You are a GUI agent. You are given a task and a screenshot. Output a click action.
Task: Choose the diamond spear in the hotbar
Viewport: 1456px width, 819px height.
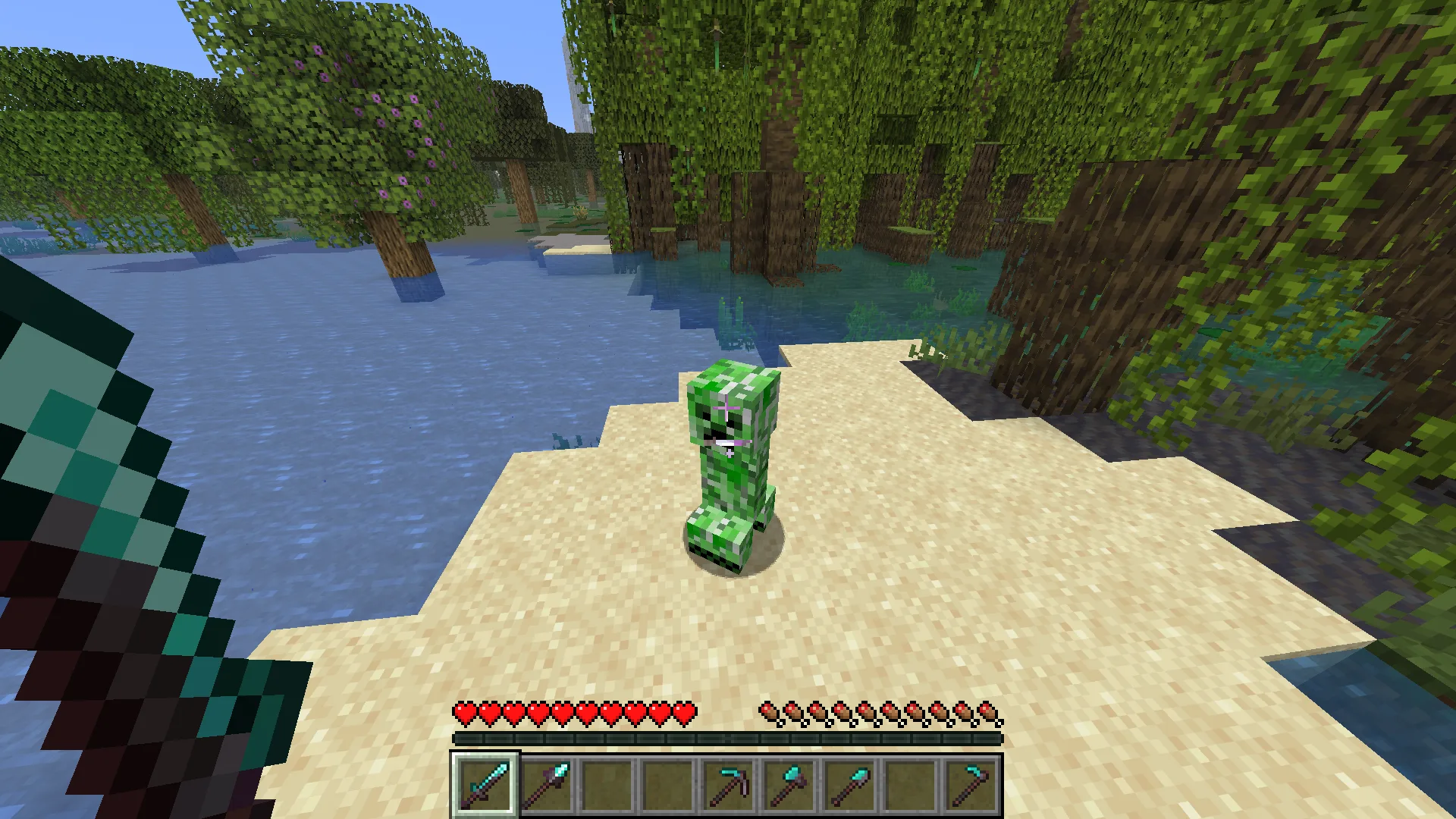[x=546, y=783]
